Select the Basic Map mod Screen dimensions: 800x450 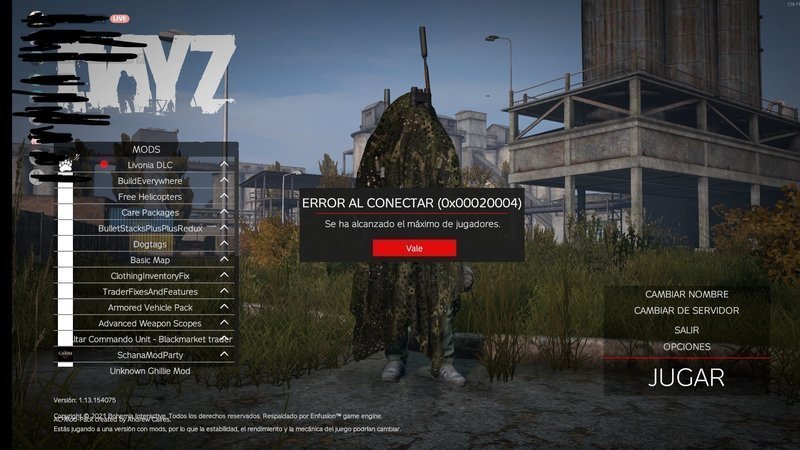[x=150, y=260]
